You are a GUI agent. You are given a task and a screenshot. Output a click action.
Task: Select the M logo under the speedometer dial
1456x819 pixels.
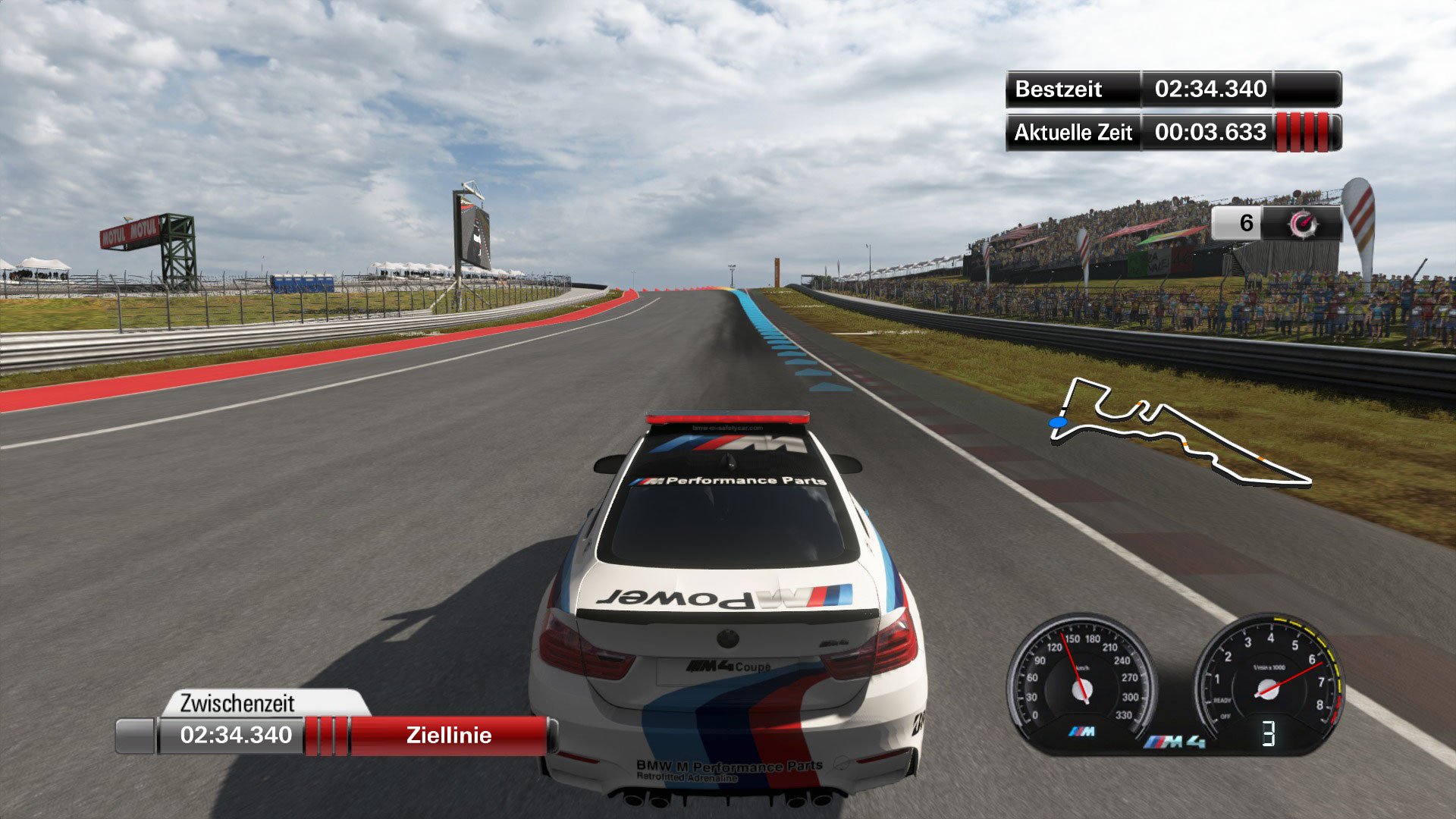(1081, 730)
